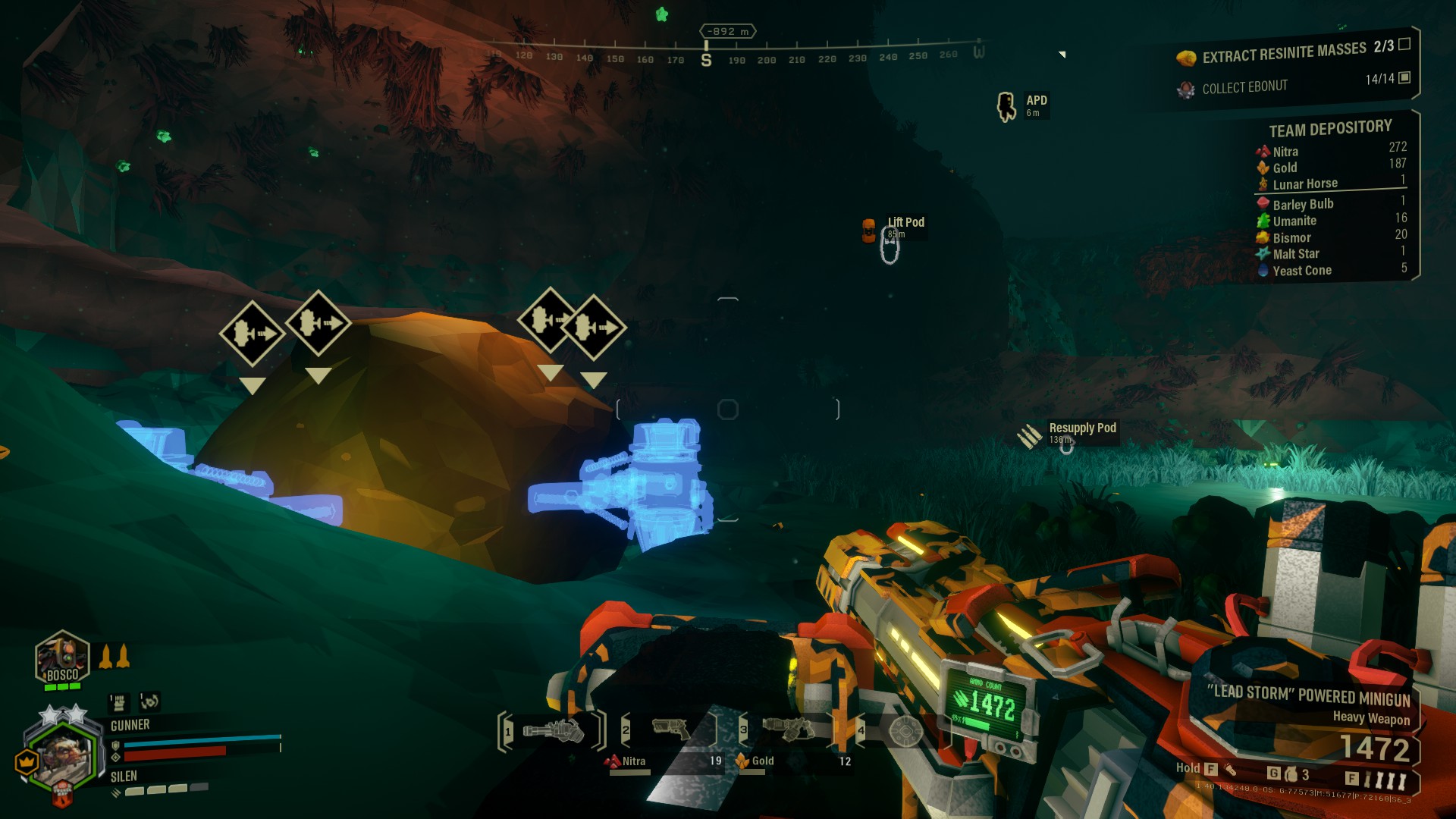This screenshot has width=1456, height=819.
Task: Select the minigun in weapon slot 1
Action: click(553, 730)
